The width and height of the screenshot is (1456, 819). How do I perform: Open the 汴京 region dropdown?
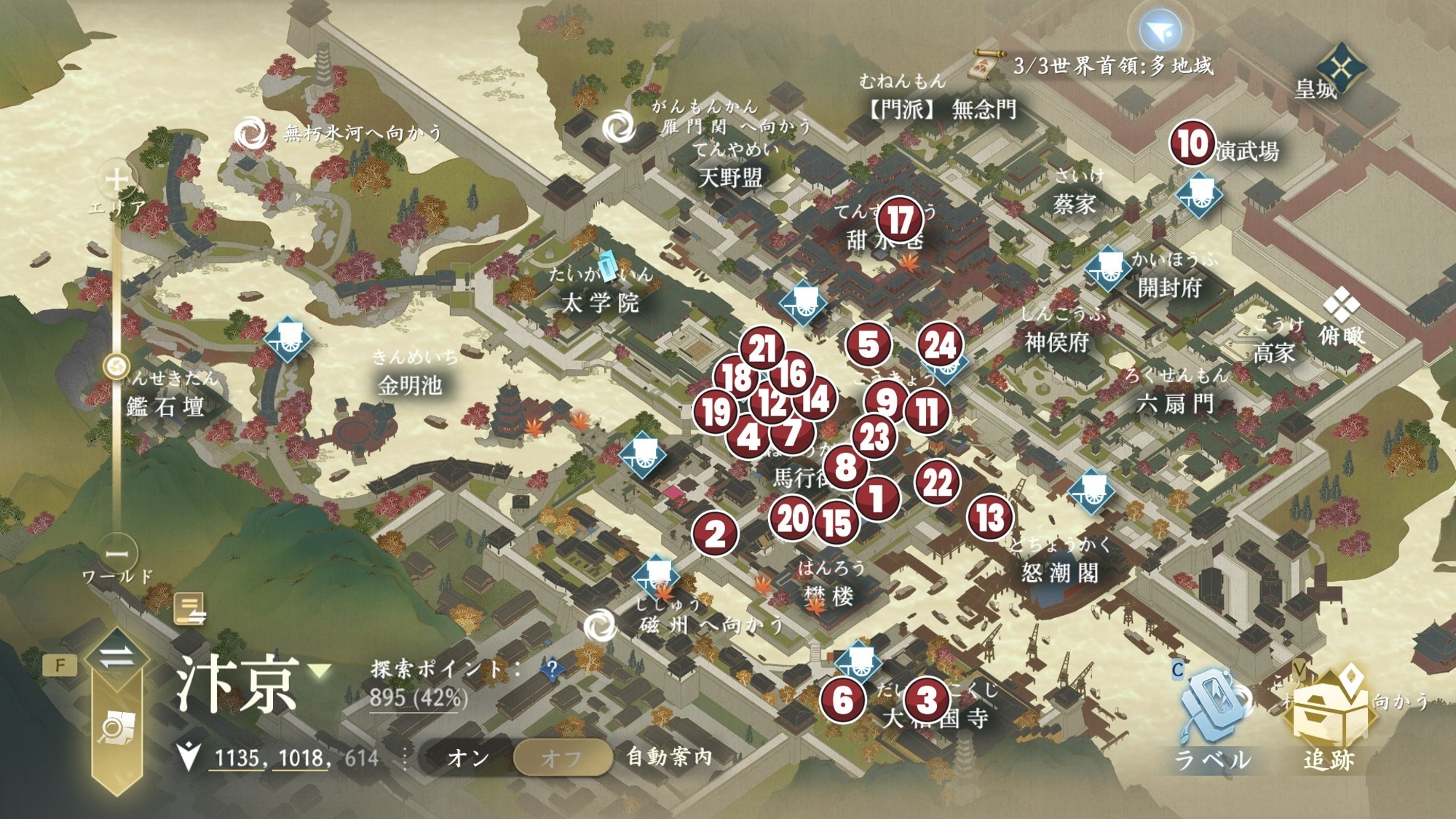pyautogui.click(x=320, y=670)
